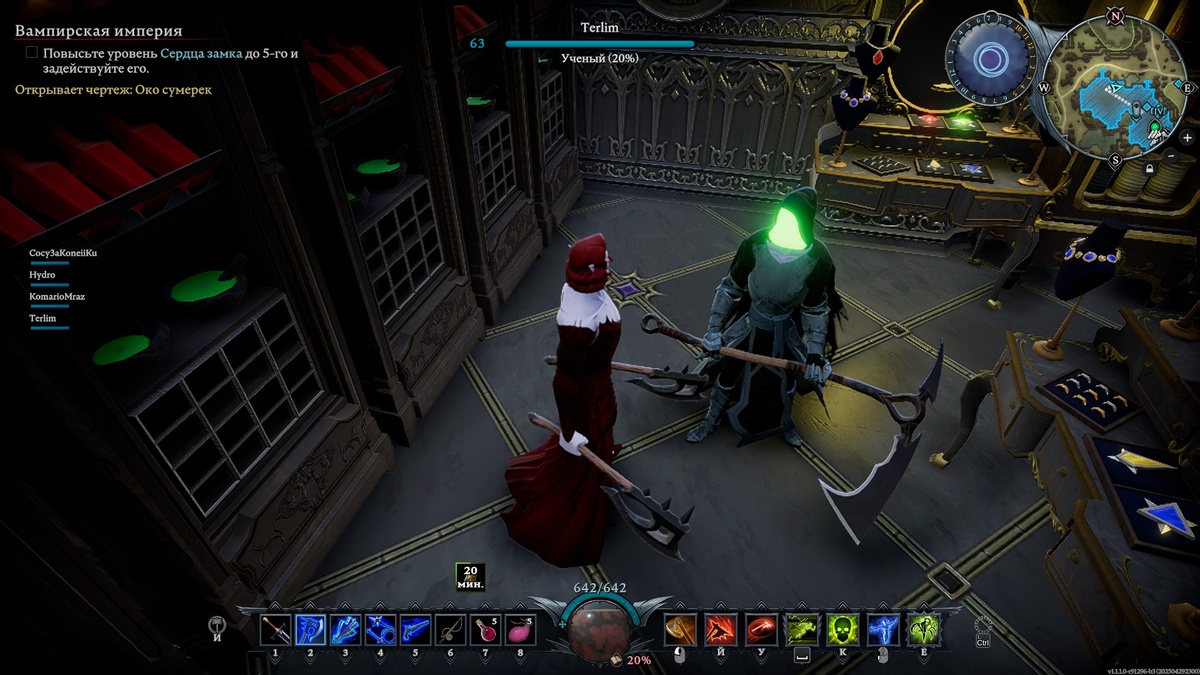
Task: Zoom in the minimap with plus button
Action: click(1187, 137)
